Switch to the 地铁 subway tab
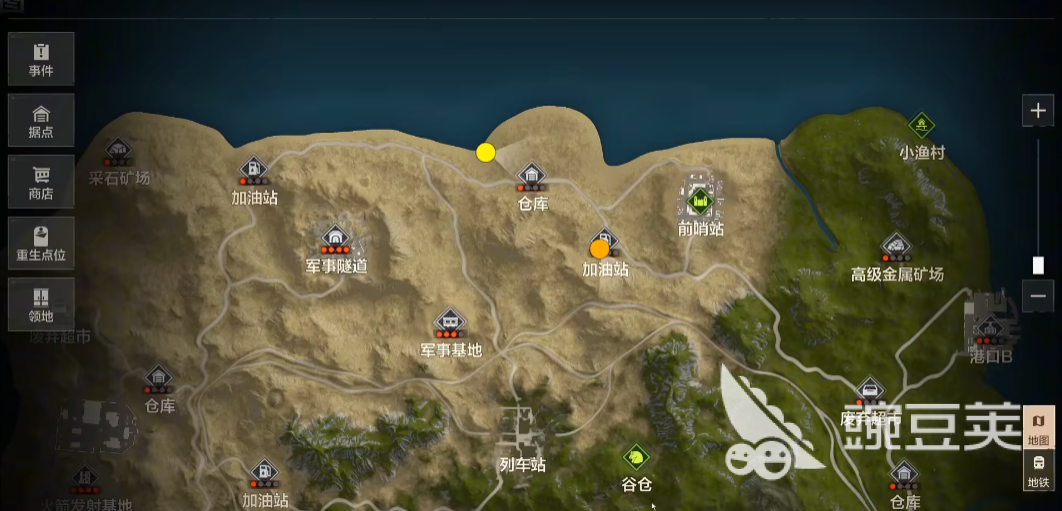This screenshot has width=1062, height=511. click(x=1038, y=470)
